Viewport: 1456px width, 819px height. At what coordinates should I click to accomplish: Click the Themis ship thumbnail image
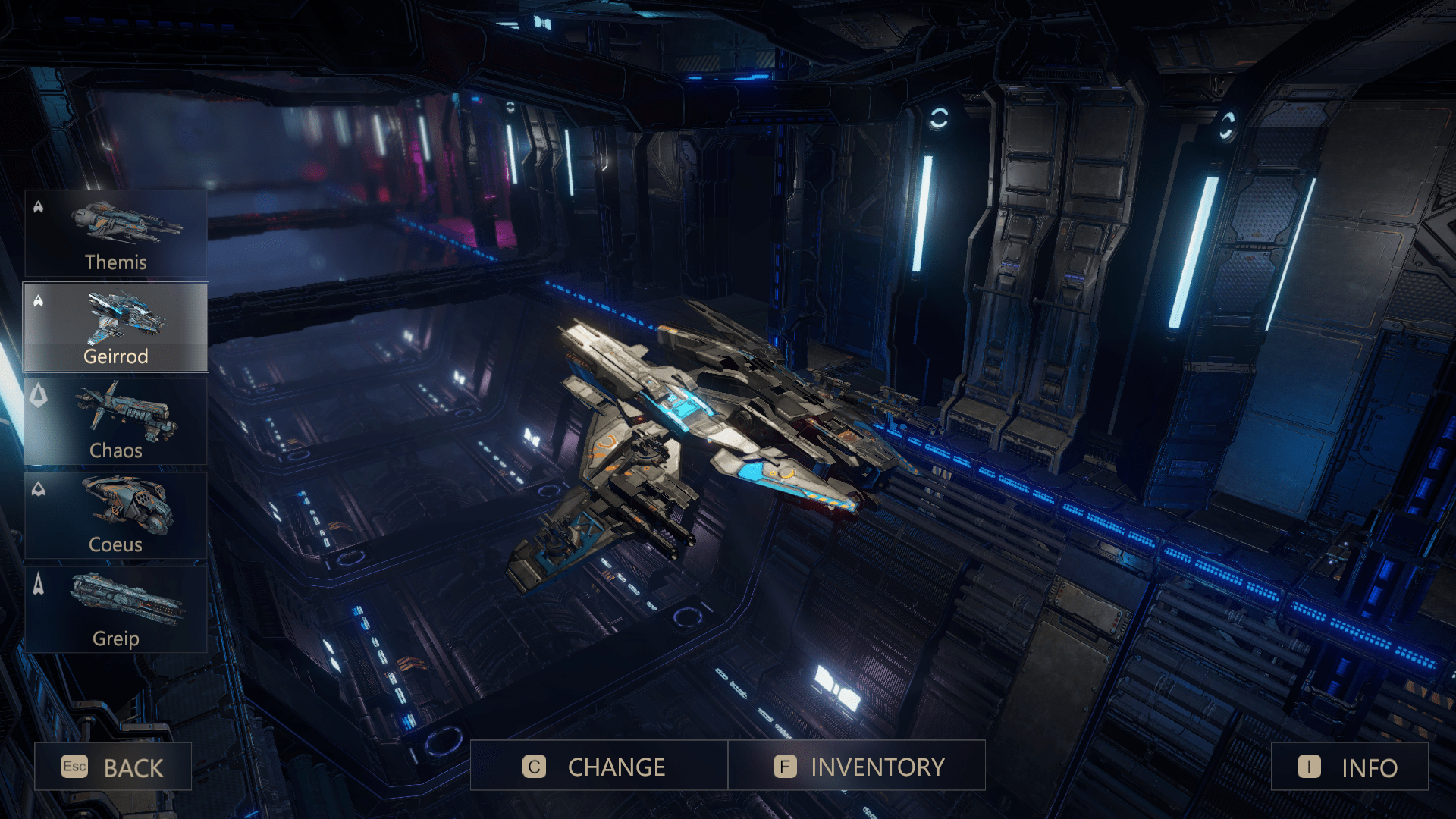[125, 221]
